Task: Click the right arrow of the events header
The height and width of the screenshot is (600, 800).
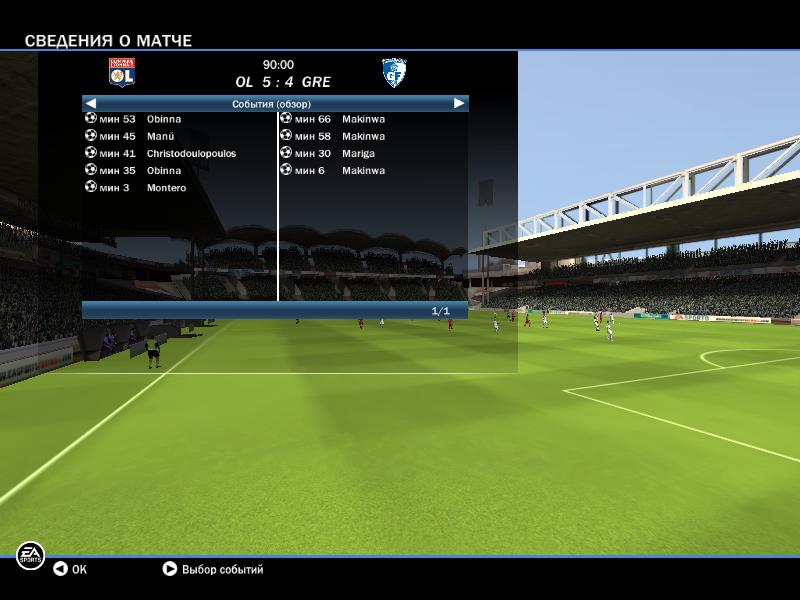Action: coord(459,103)
